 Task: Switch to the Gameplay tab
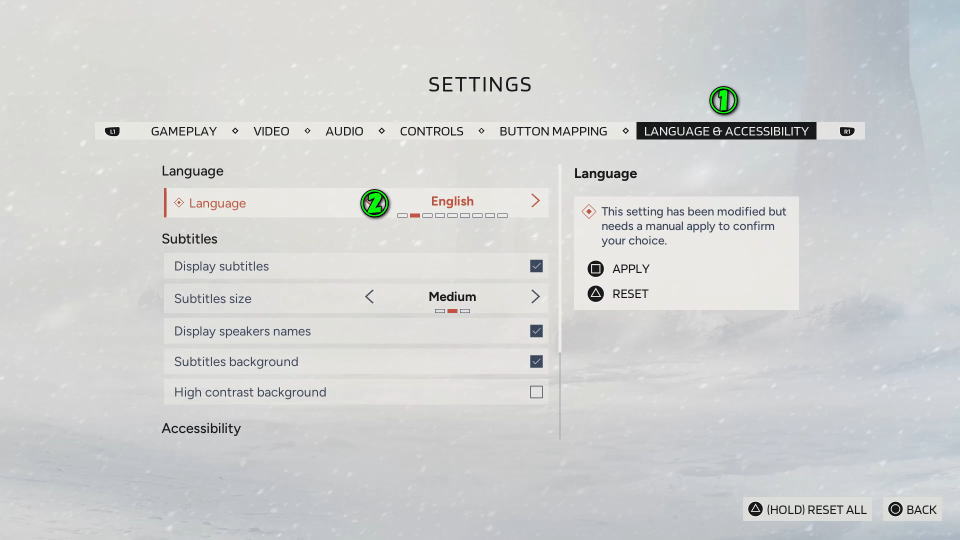(183, 131)
